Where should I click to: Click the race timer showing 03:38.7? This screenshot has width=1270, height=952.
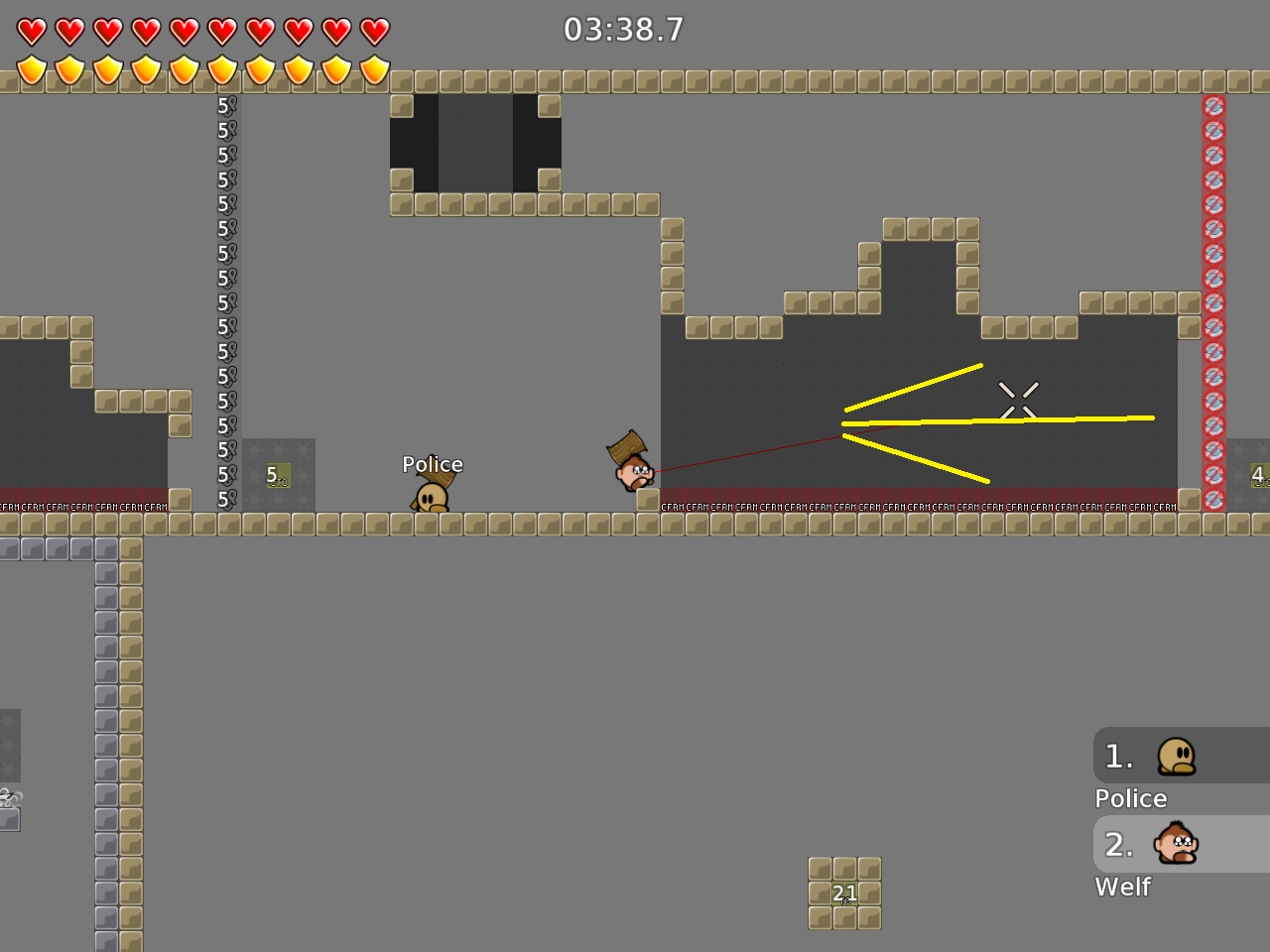point(623,30)
